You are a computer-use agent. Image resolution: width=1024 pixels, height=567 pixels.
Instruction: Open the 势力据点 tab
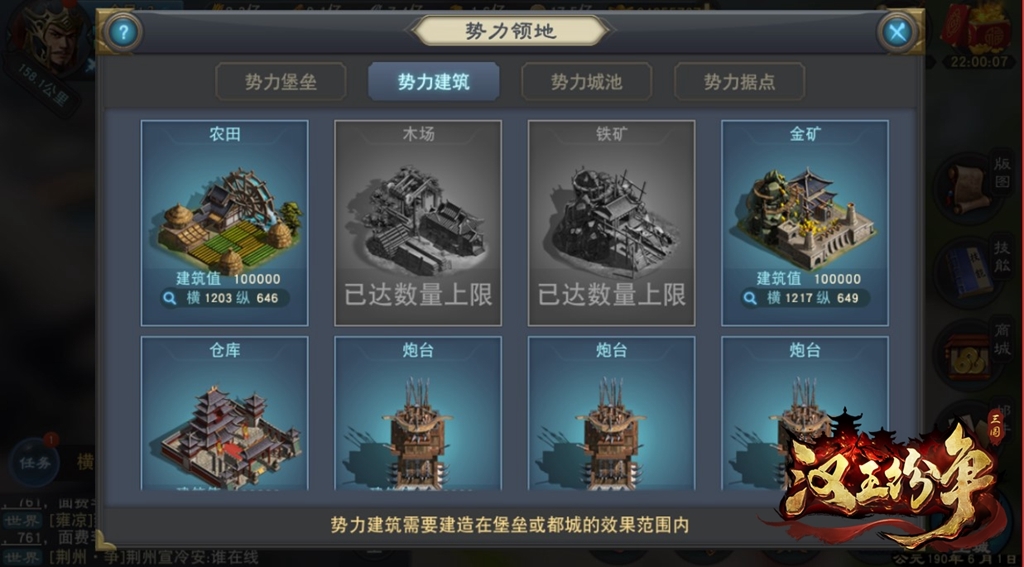[740, 82]
